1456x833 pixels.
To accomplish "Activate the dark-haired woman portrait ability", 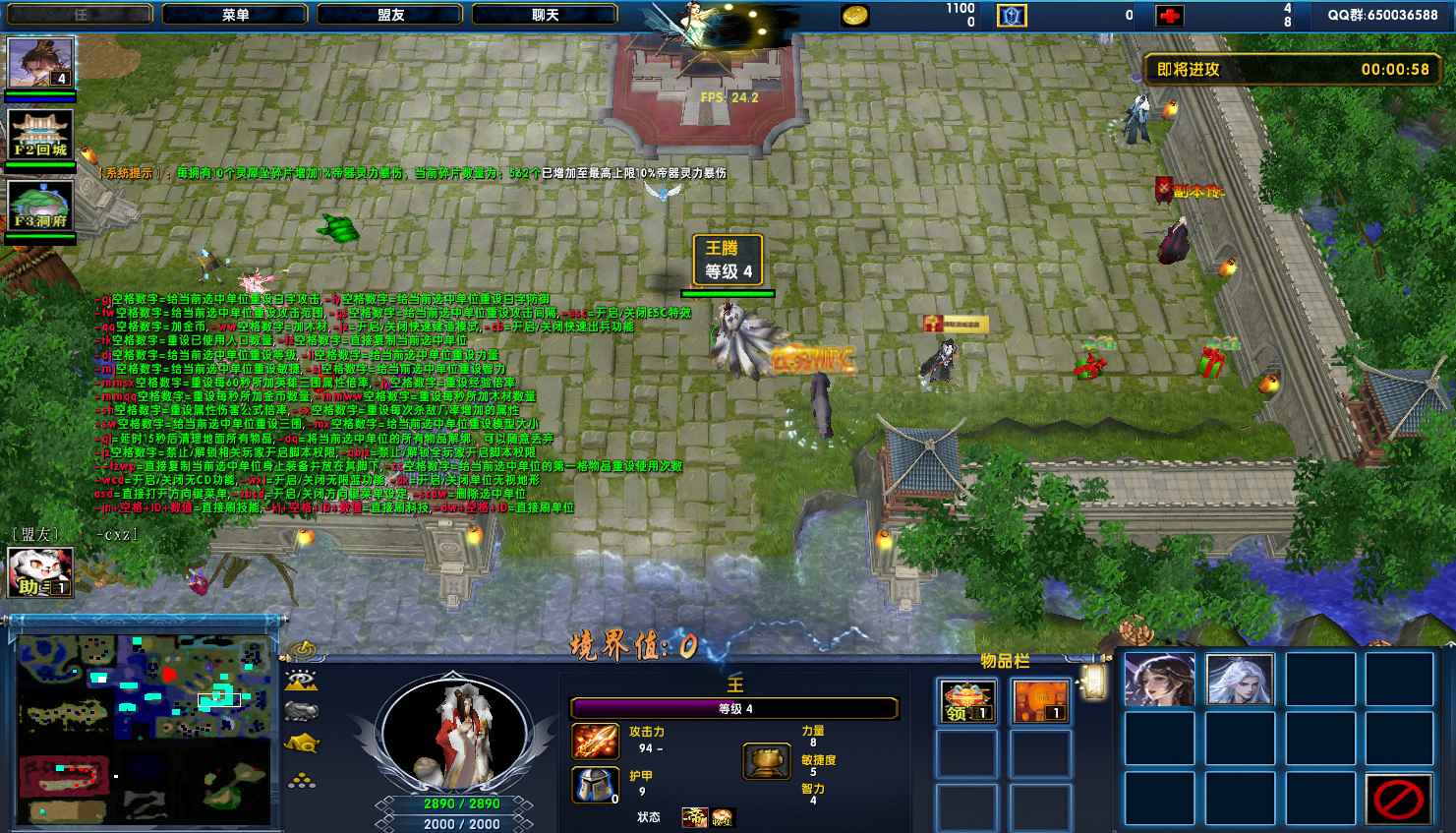I will pyautogui.click(x=1159, y=680).
